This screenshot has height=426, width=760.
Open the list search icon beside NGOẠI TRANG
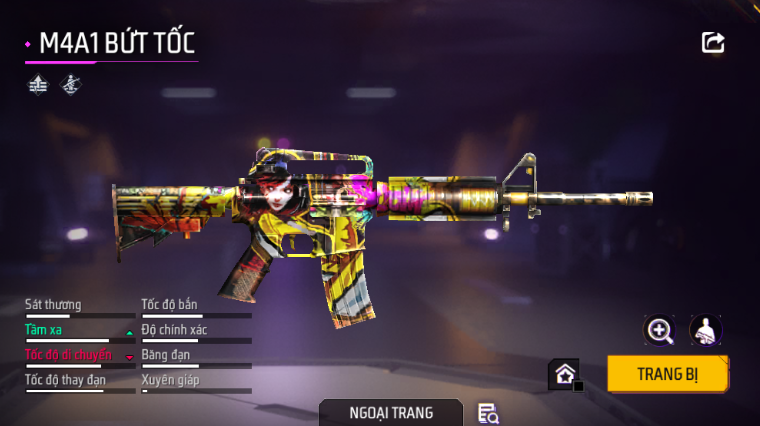tap(488, 412)
